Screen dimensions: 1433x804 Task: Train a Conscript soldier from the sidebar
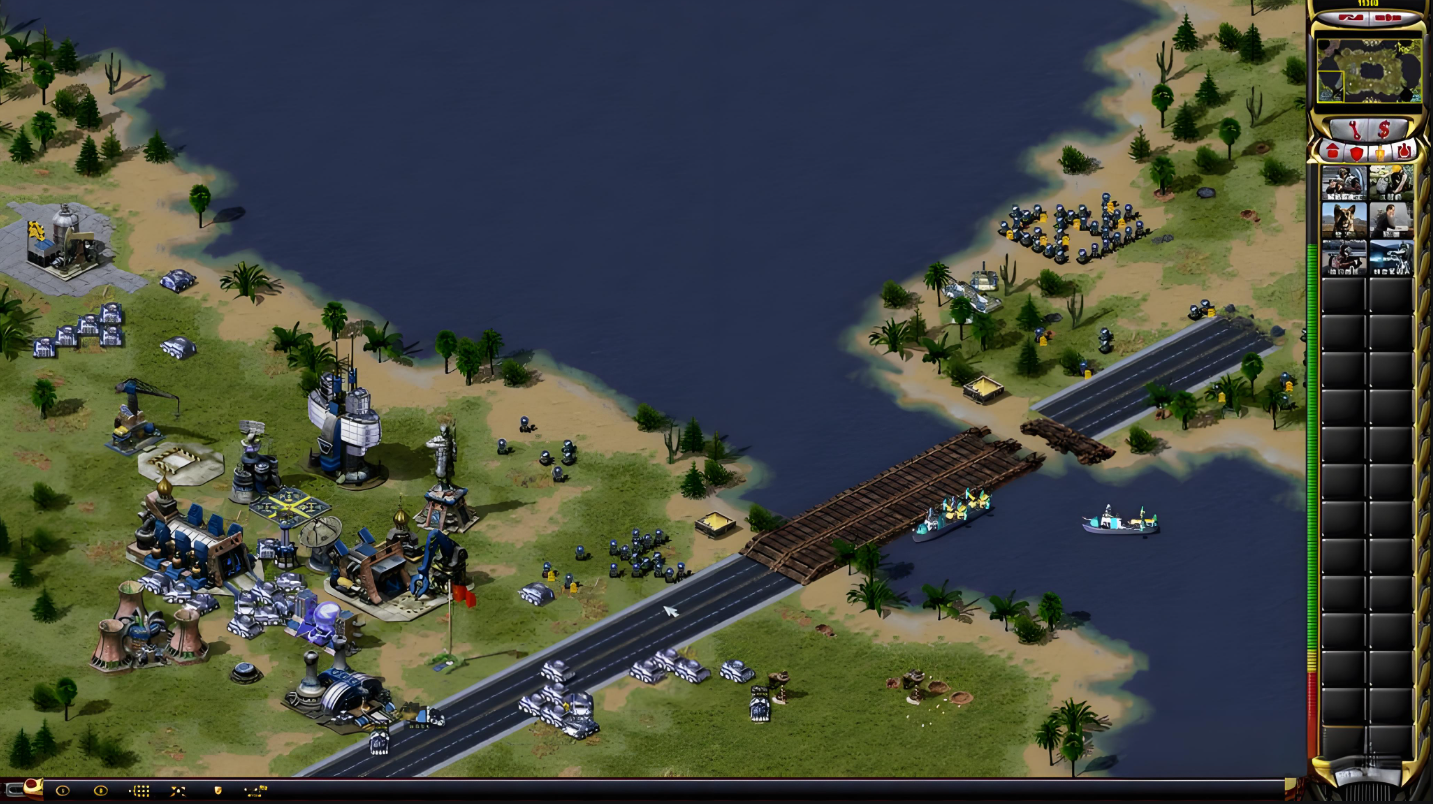click(1343, 182)
